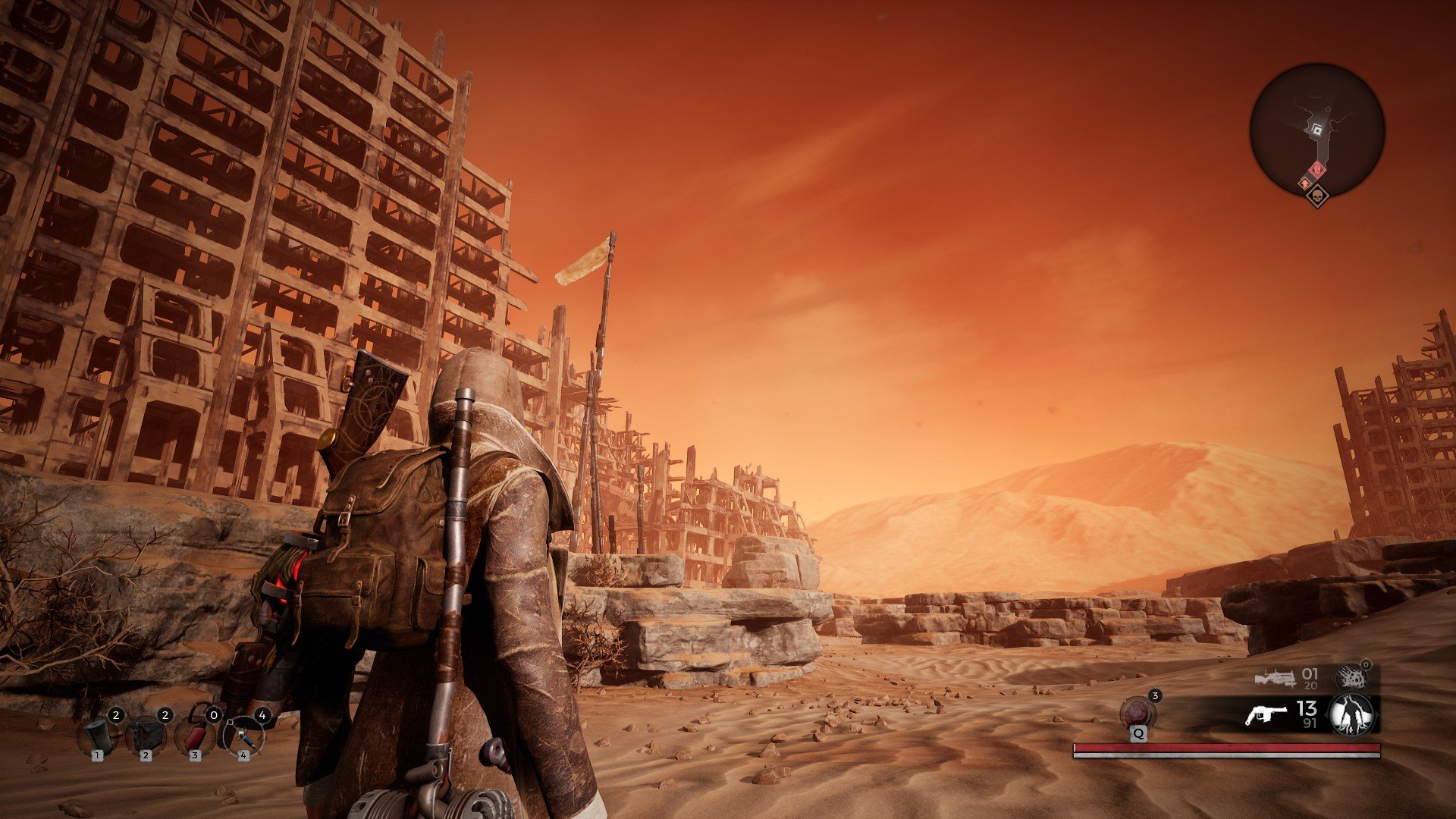Screen dimensions: 1456x819
Task: Click the orange waypoint diamond on the minimap
Action: [x=1305, y=183]
